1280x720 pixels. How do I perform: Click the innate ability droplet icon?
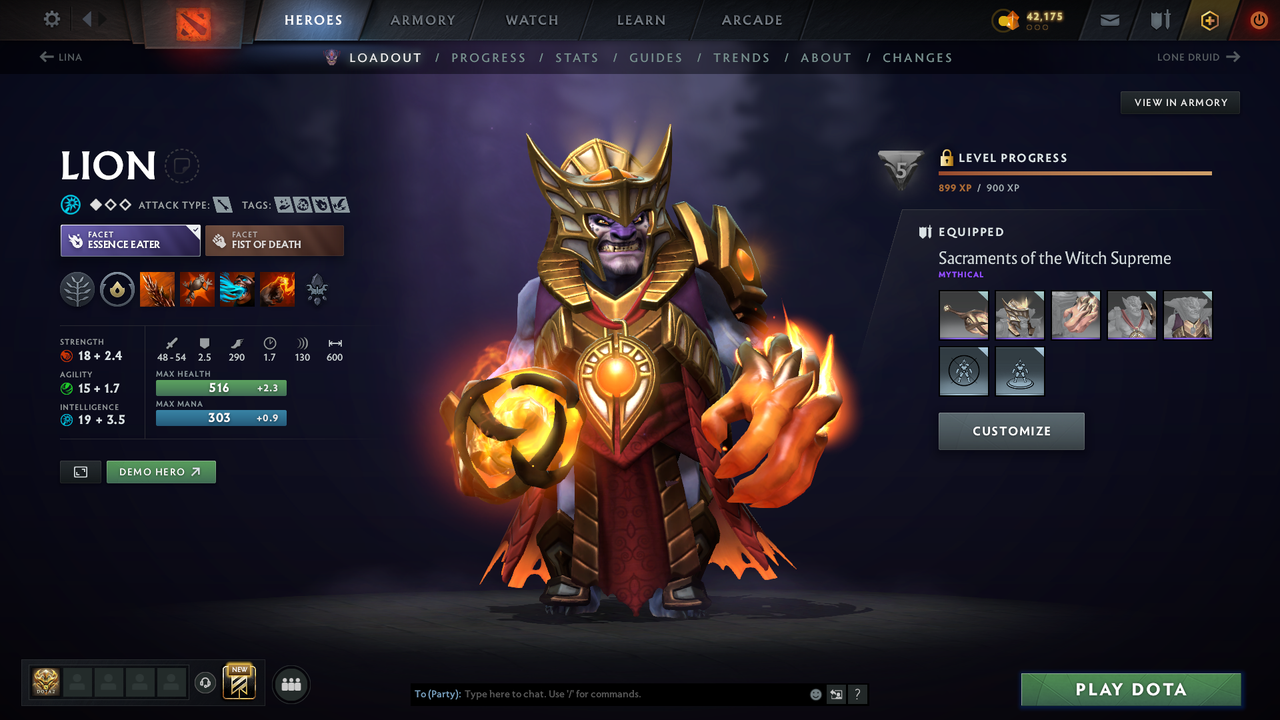tap(118, 290)
